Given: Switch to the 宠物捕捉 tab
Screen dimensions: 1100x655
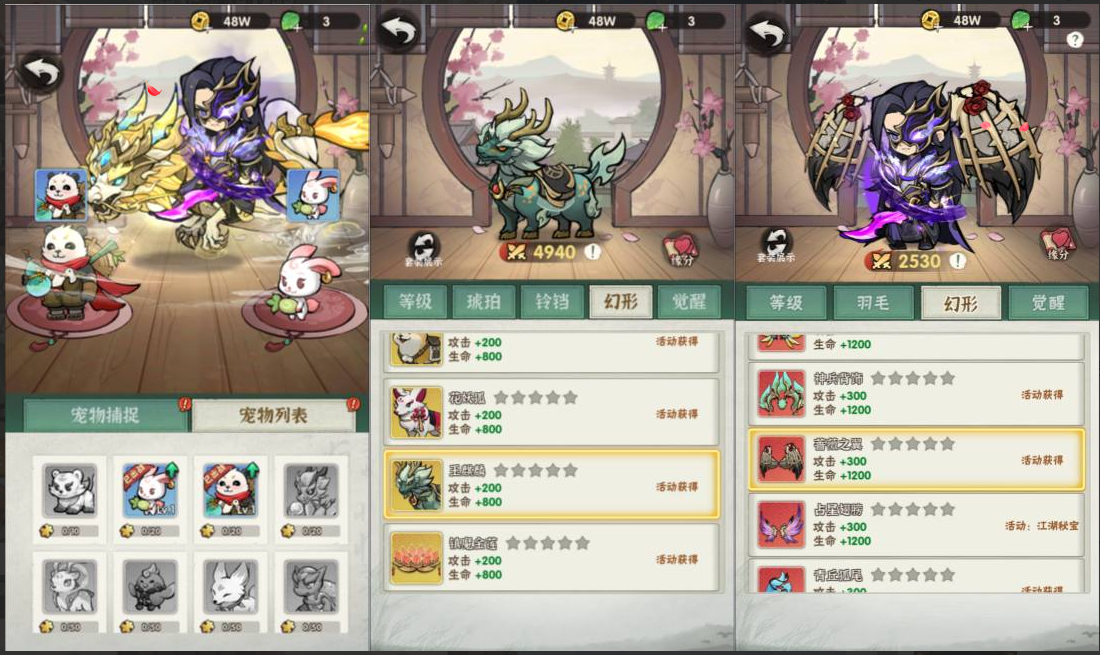Looking at the screenshot, I should (x=105, y=416).
